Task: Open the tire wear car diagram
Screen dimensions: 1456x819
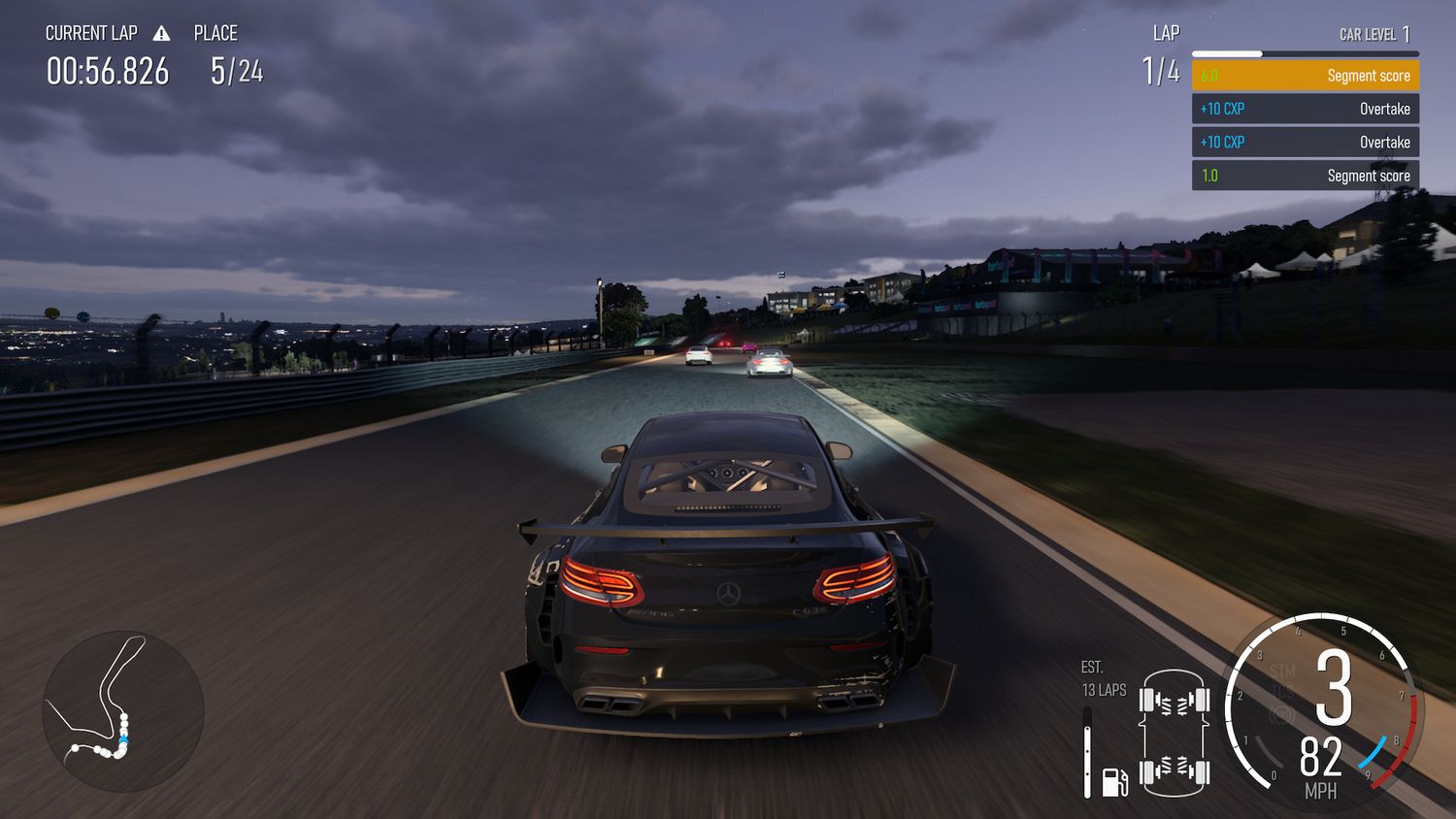Action: pyautogui.click(x=1175, y=731)
